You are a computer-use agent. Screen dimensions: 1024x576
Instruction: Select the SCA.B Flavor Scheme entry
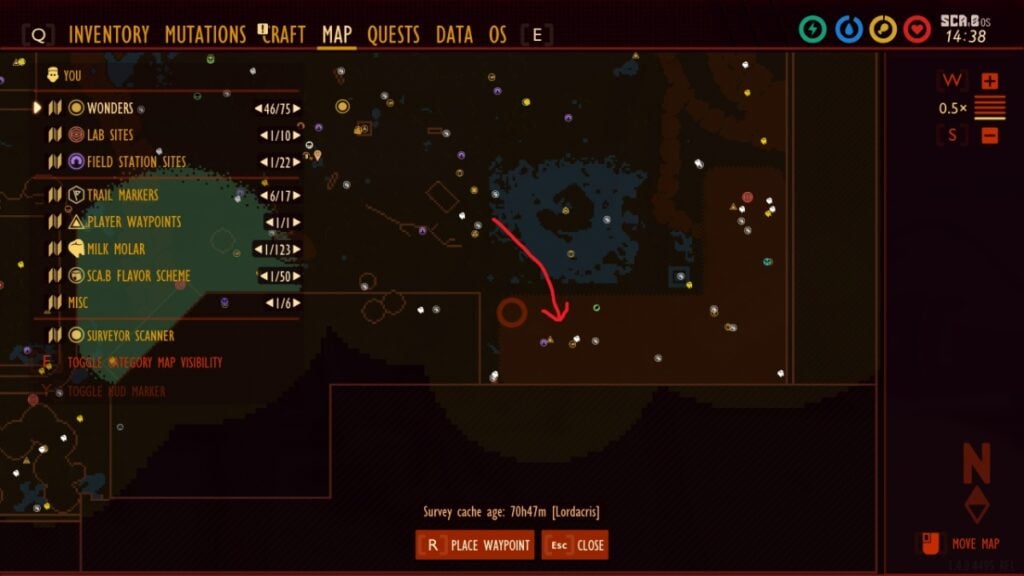click(138, 276)
